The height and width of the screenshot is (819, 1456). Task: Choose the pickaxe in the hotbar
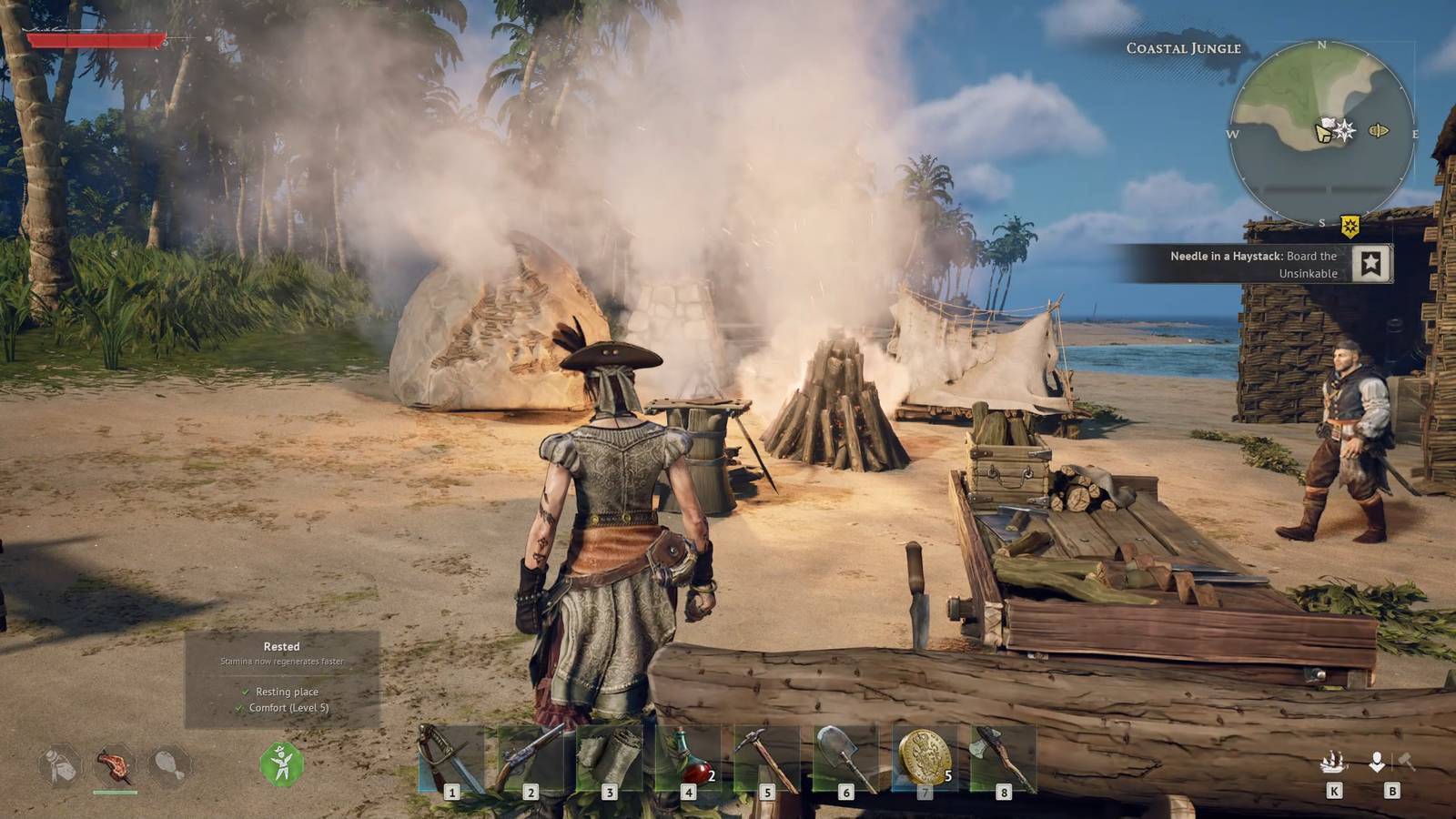click(766, 760)
